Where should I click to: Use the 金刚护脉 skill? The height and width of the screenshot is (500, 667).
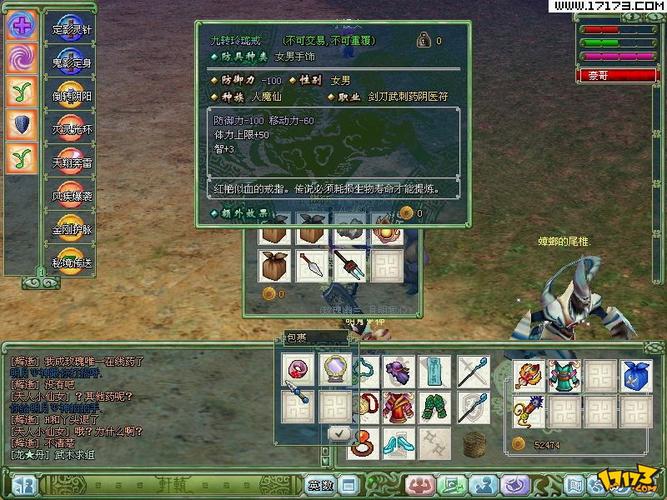(x=71, y=229)
